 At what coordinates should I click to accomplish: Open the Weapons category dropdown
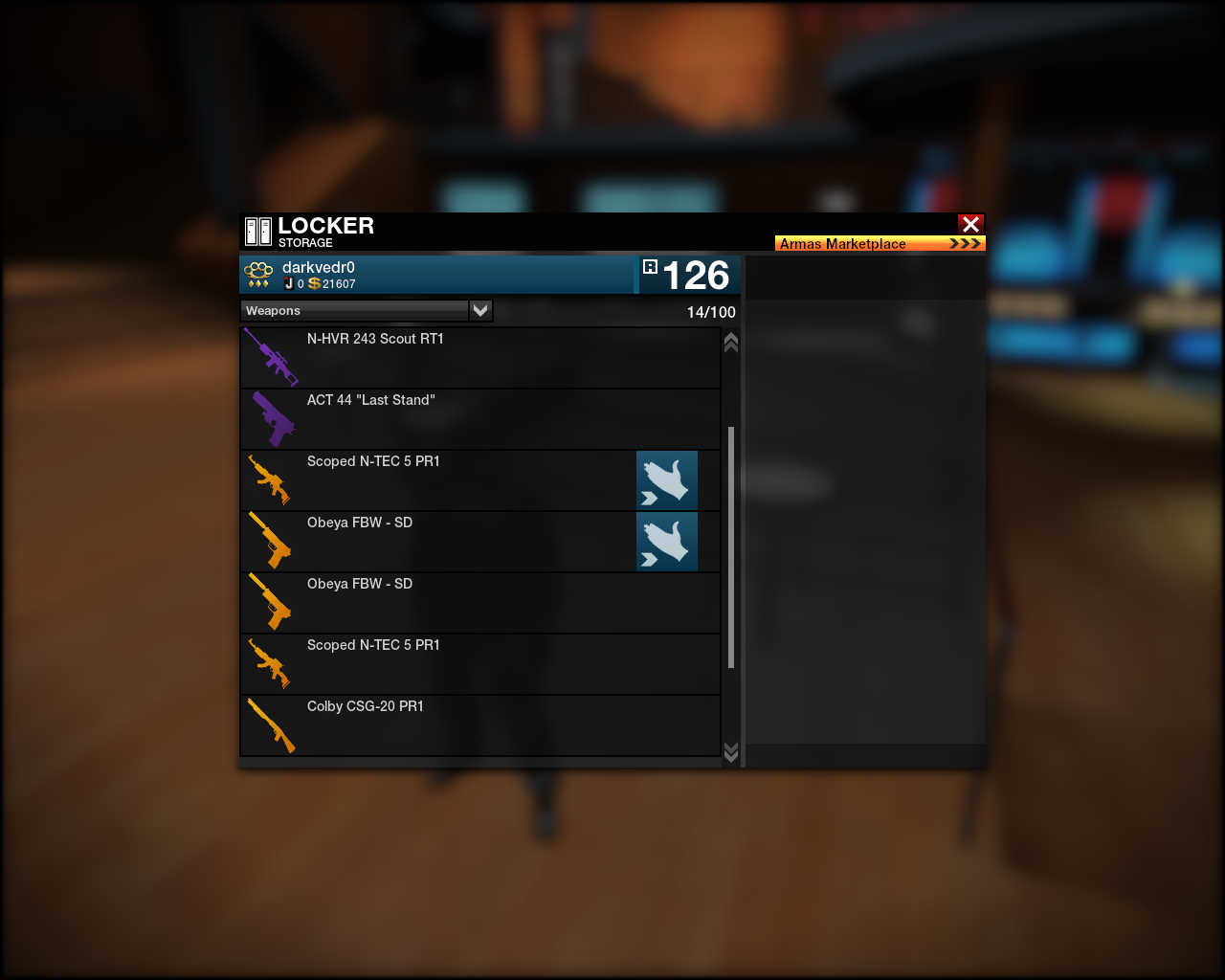pos(480,310)
